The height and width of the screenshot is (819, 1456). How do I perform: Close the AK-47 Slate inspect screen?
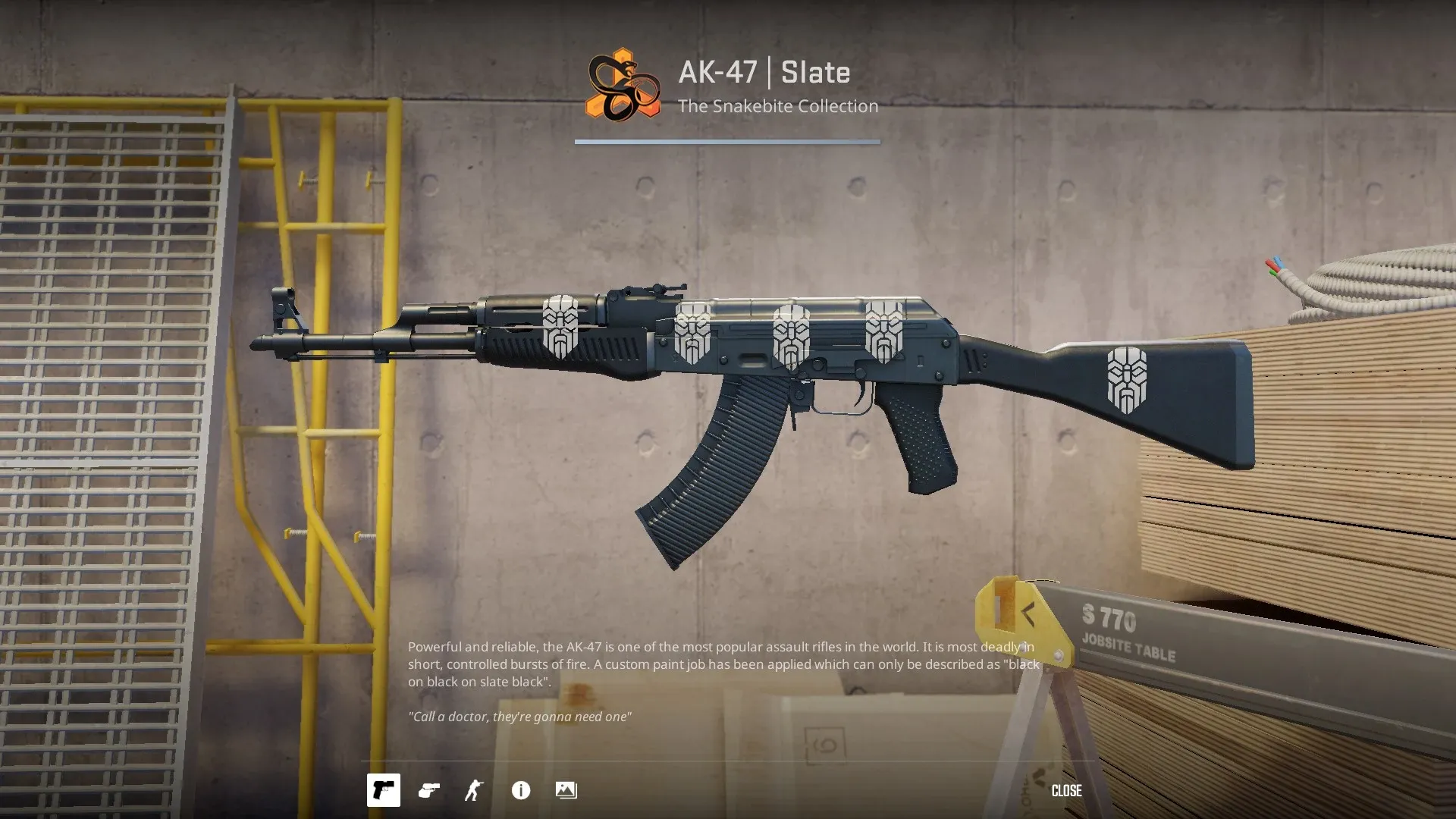coord(1066,791)
